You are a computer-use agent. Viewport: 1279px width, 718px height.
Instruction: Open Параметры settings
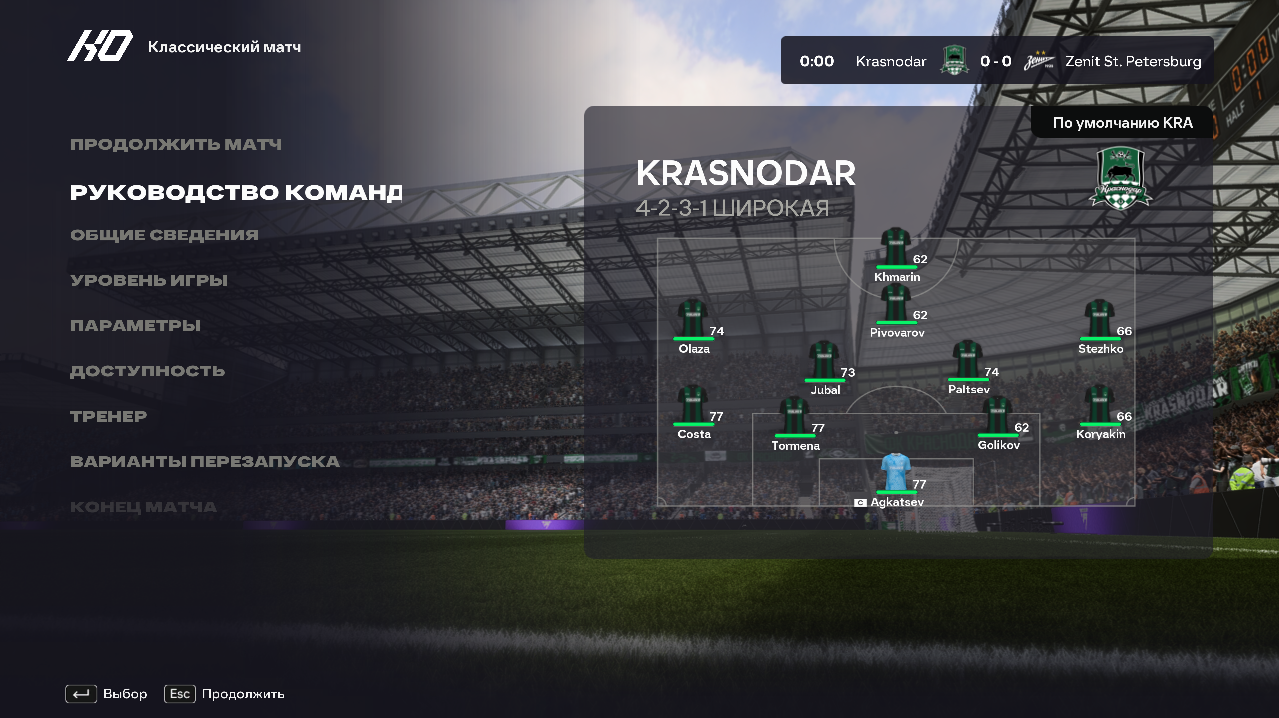pos(135,326)
